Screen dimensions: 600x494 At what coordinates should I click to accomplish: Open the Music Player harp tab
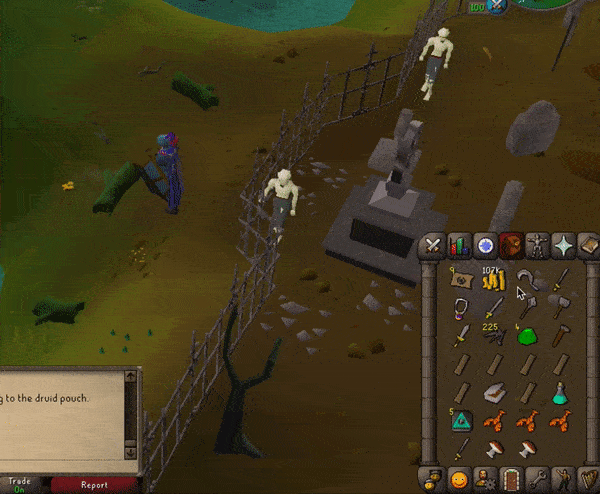click(x=588, y=479)
